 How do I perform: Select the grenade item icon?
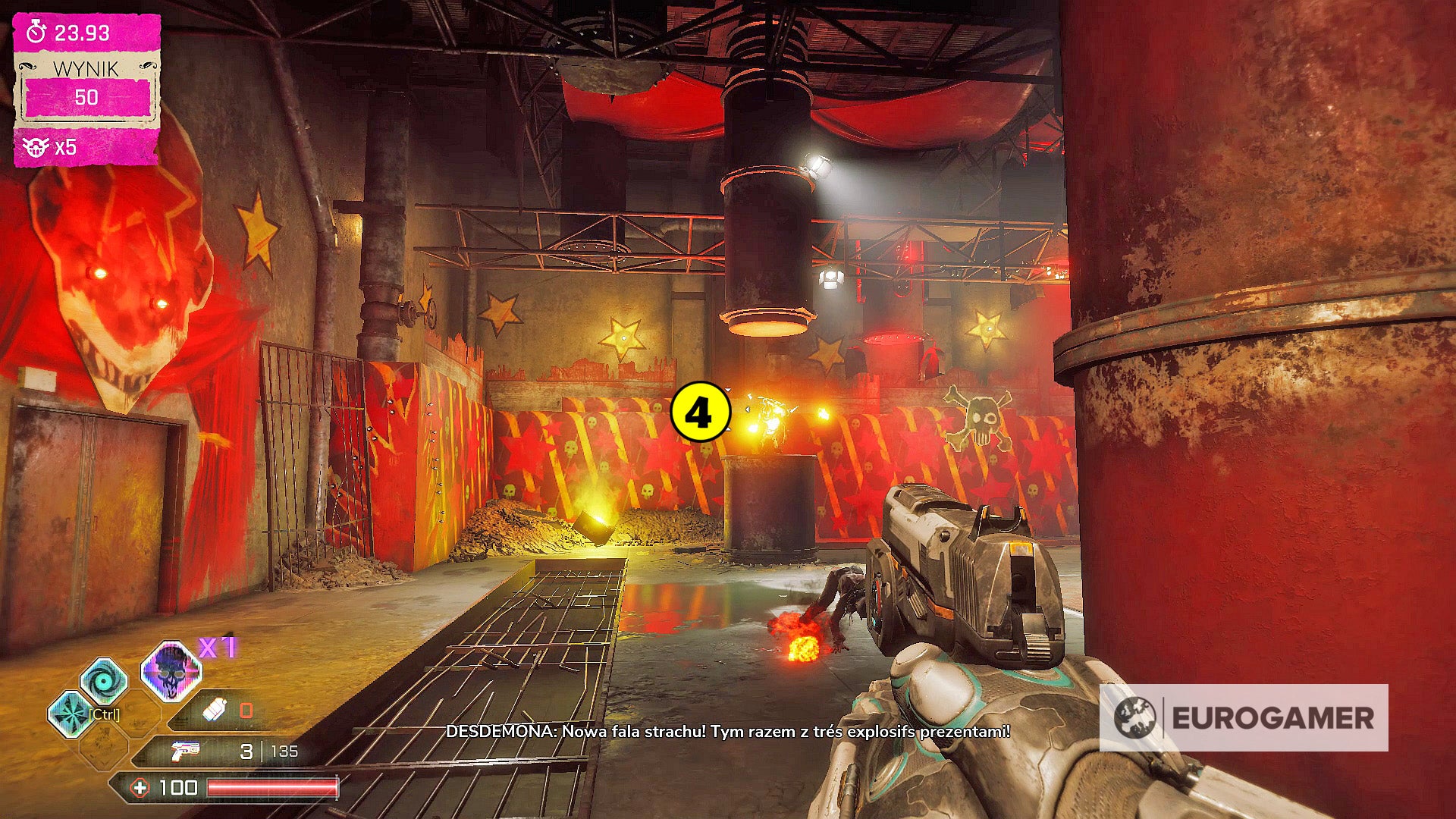coord(215,711)
